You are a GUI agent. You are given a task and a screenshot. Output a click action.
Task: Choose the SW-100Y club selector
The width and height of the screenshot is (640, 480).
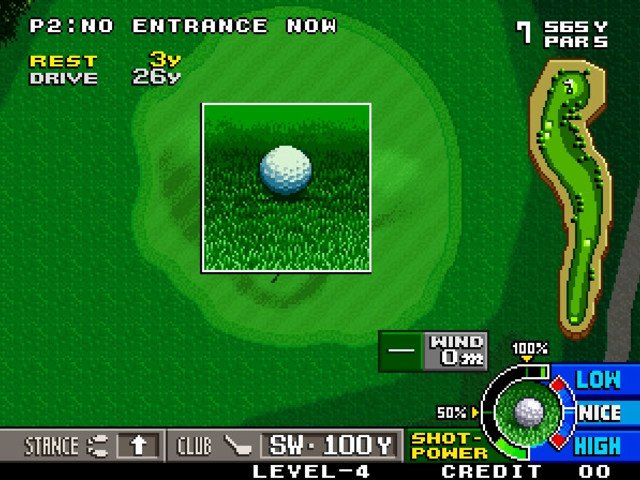329,445
